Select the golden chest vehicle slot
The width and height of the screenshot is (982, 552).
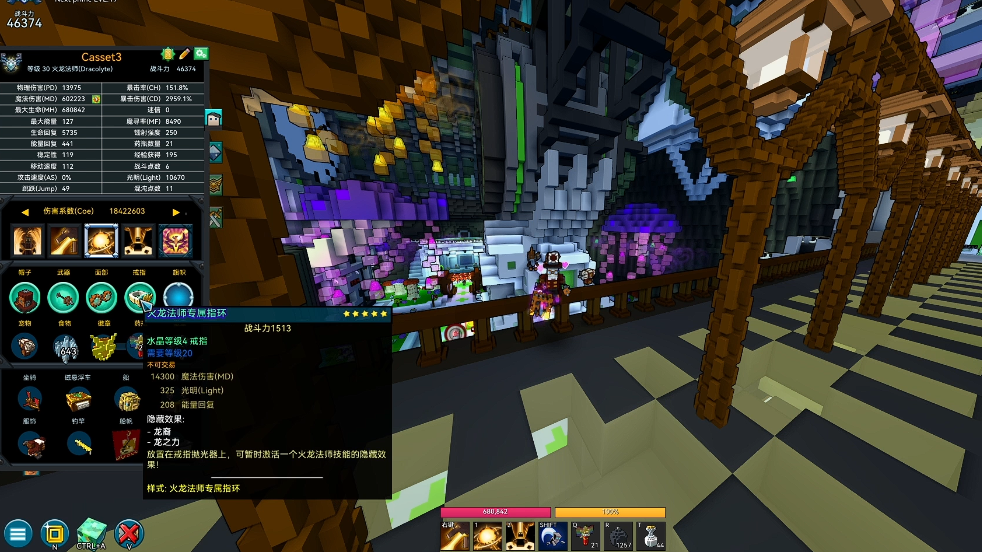tap(78, 401)
